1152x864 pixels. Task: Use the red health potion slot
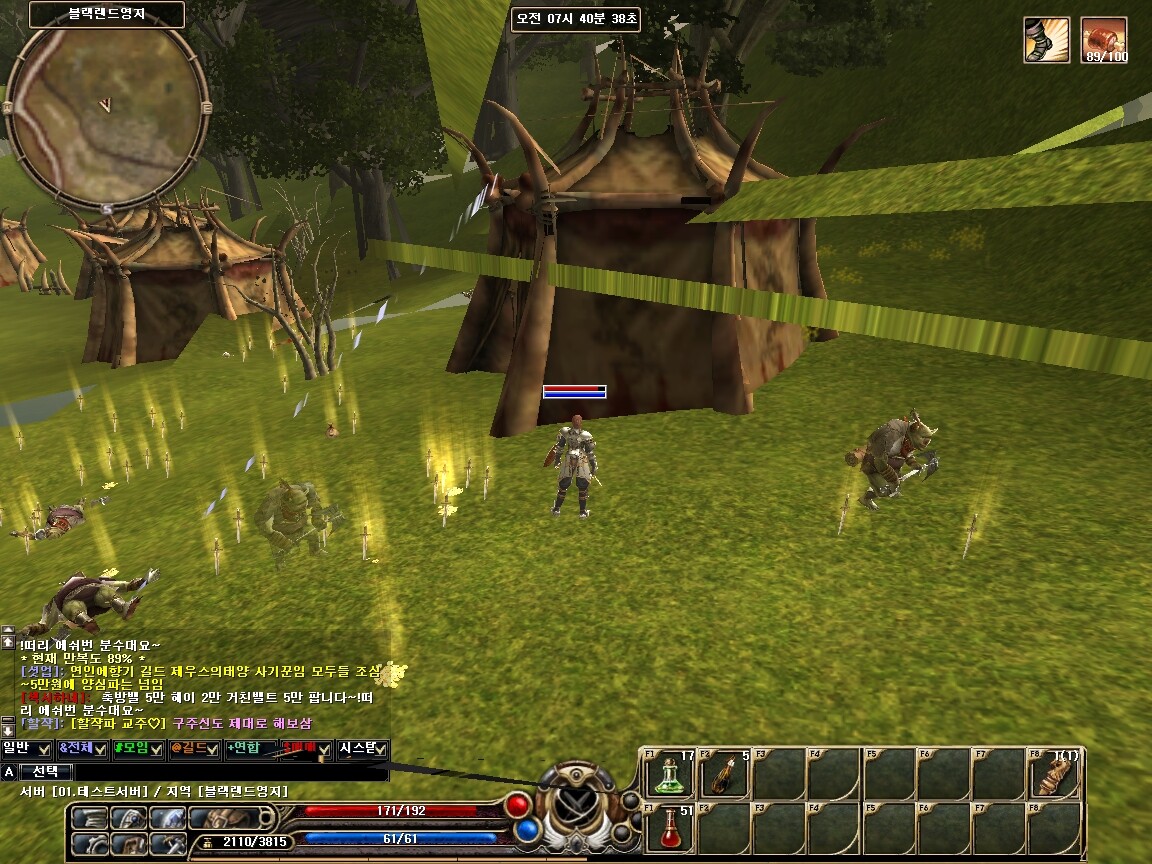(669, 830)
